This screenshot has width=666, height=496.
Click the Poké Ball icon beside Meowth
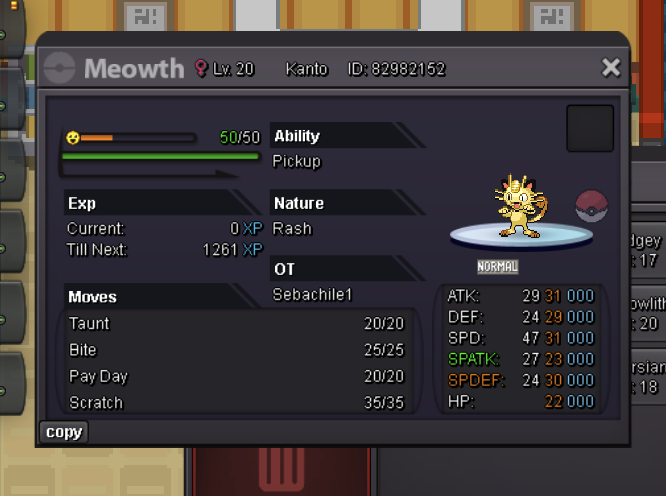pos(592,204)
